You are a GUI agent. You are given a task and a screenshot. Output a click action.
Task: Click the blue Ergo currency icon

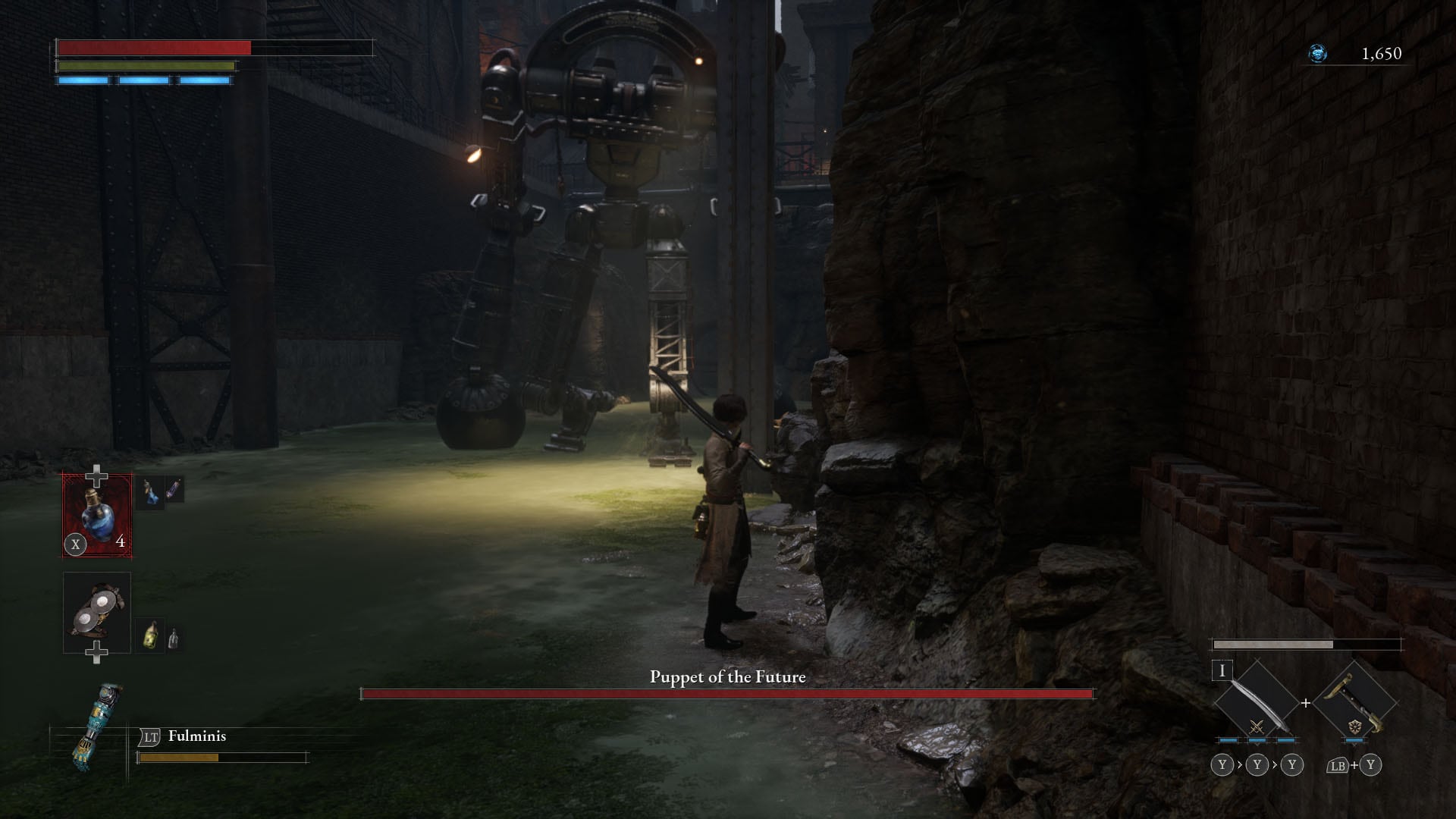pos(1318,53)
